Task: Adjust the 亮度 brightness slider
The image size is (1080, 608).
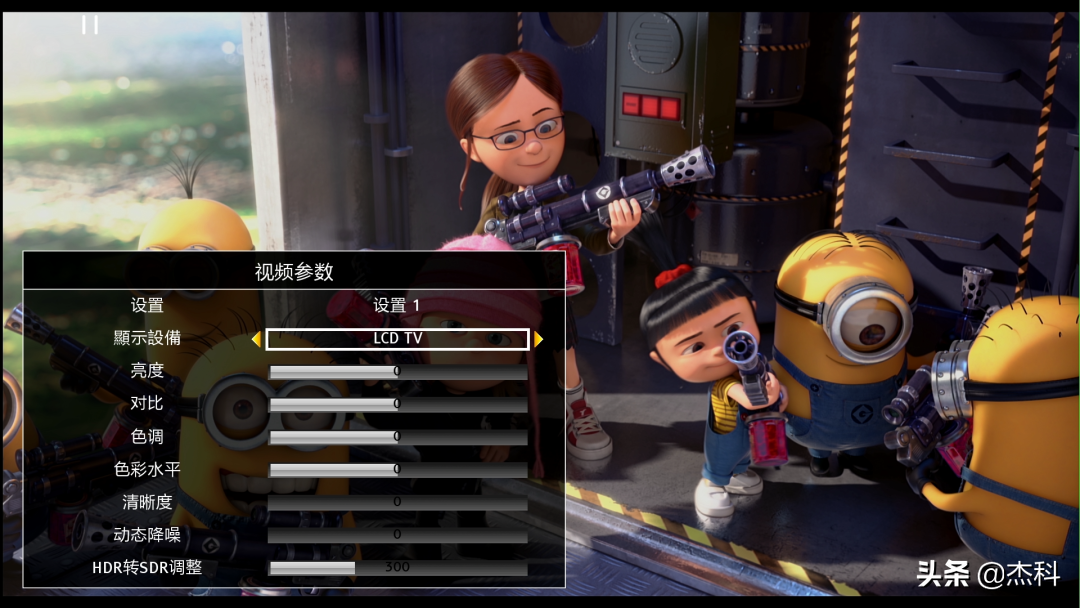Action: point(397,372)
